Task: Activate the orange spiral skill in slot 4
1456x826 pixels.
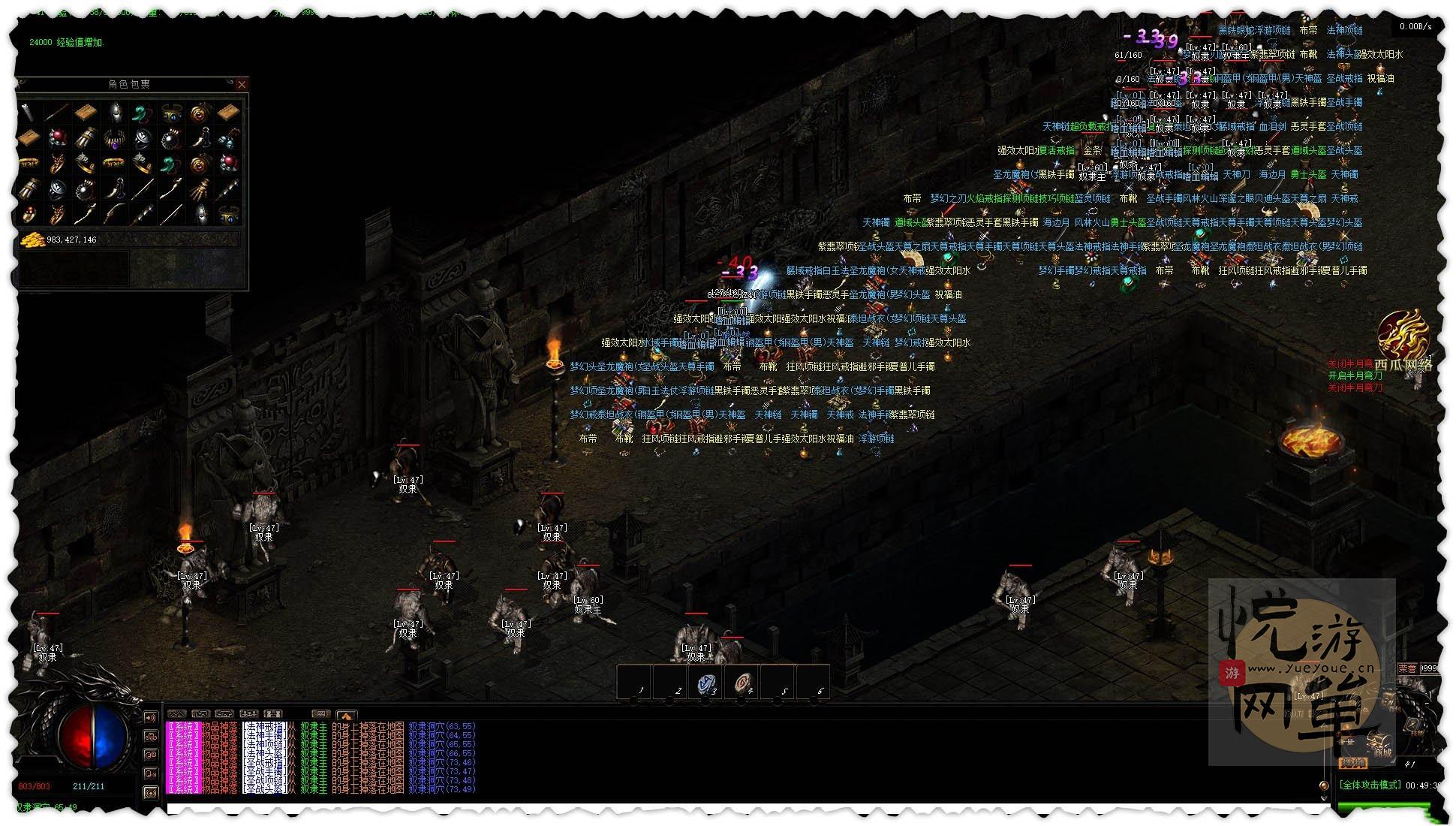Action: pyautogui.click(x=742, y=683)
